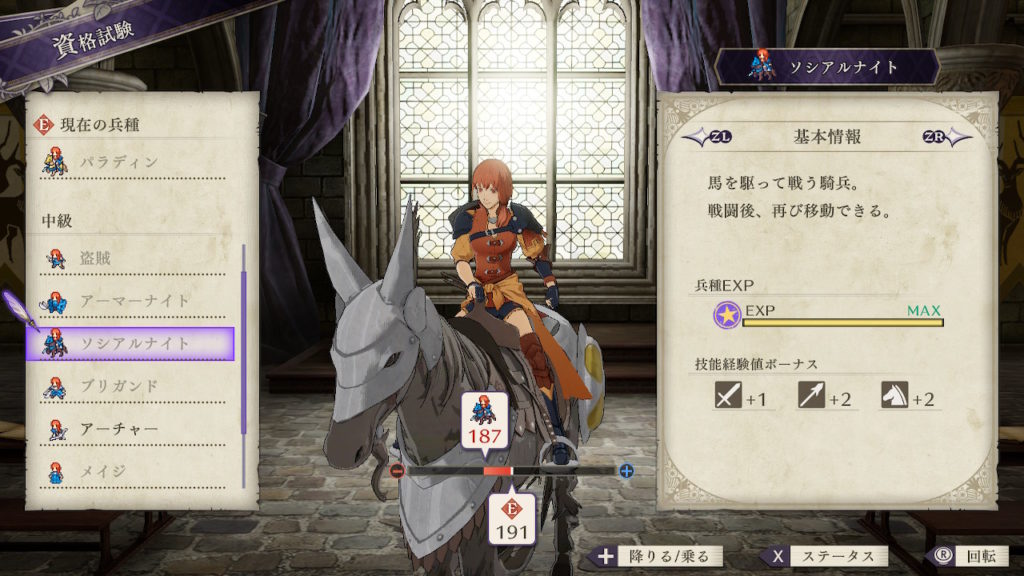Click the current class パラディン entry
Image resolution: width=1024 pixels, height=576 pixels.
(130, 162)
